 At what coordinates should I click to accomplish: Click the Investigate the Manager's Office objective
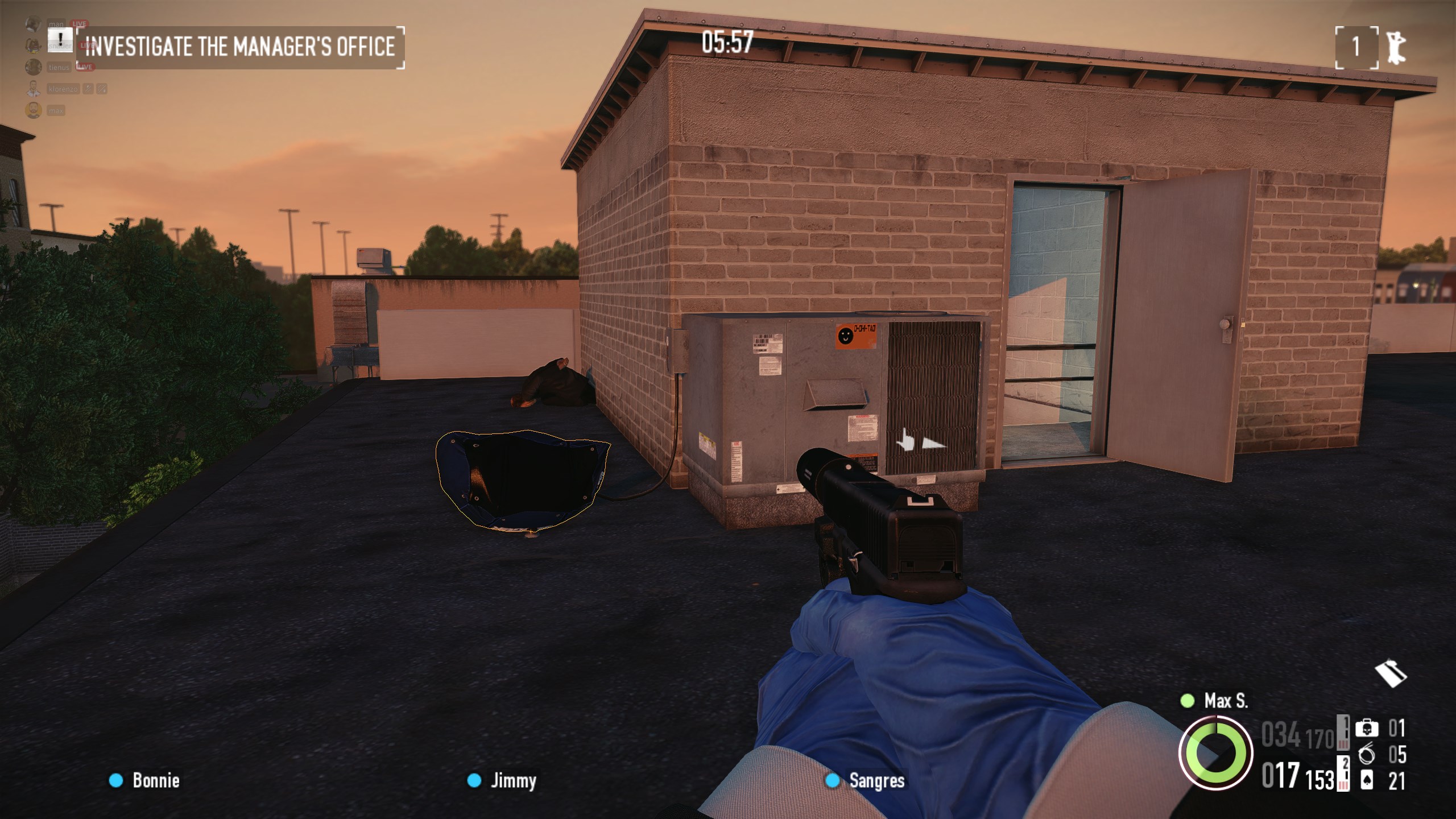(x=240, y=47)
